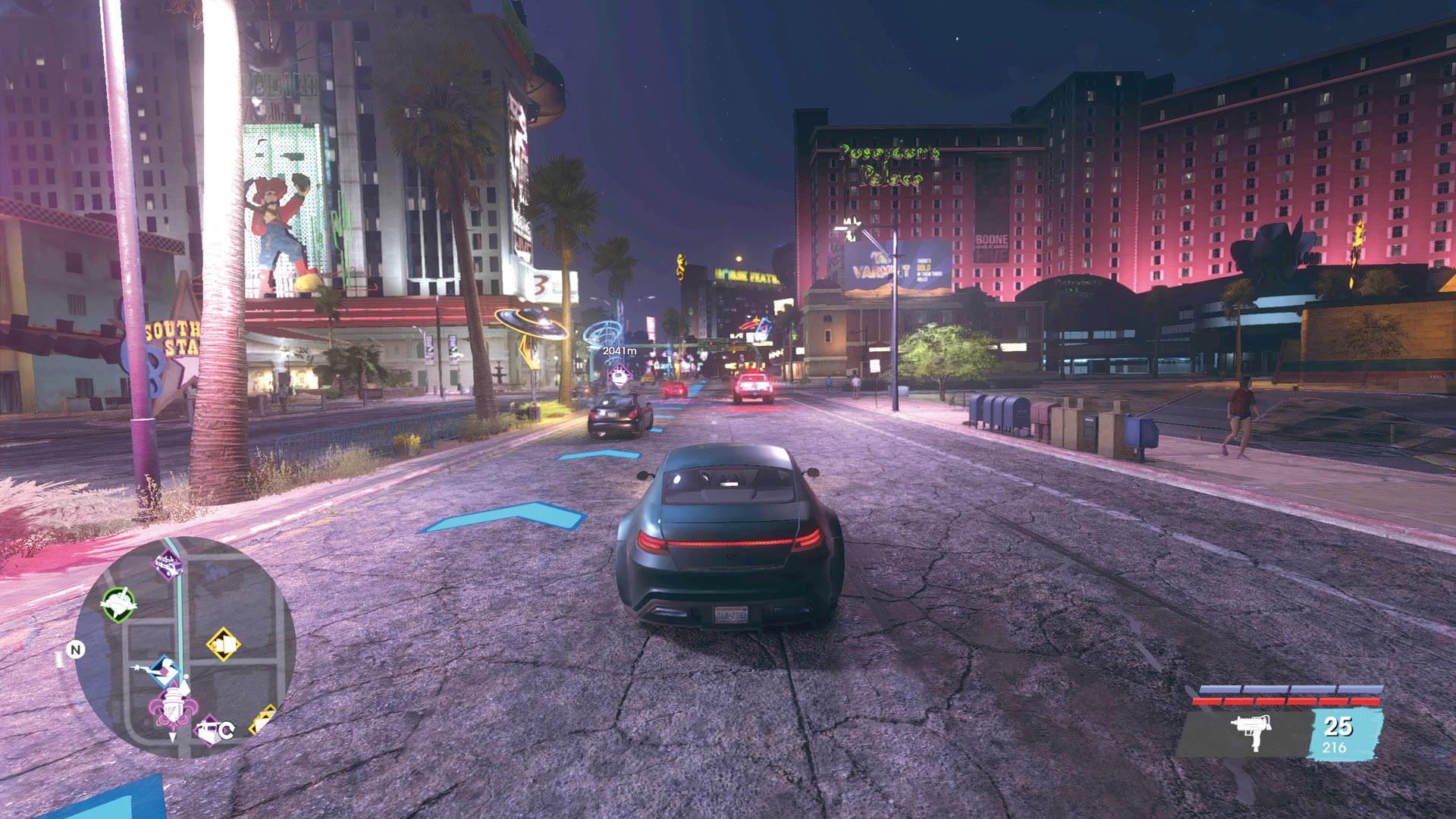The image size is (1456, 819).
Task: Select the equipped submachine gun icon
Action: pyautogui.click(x=1250, y=731)
